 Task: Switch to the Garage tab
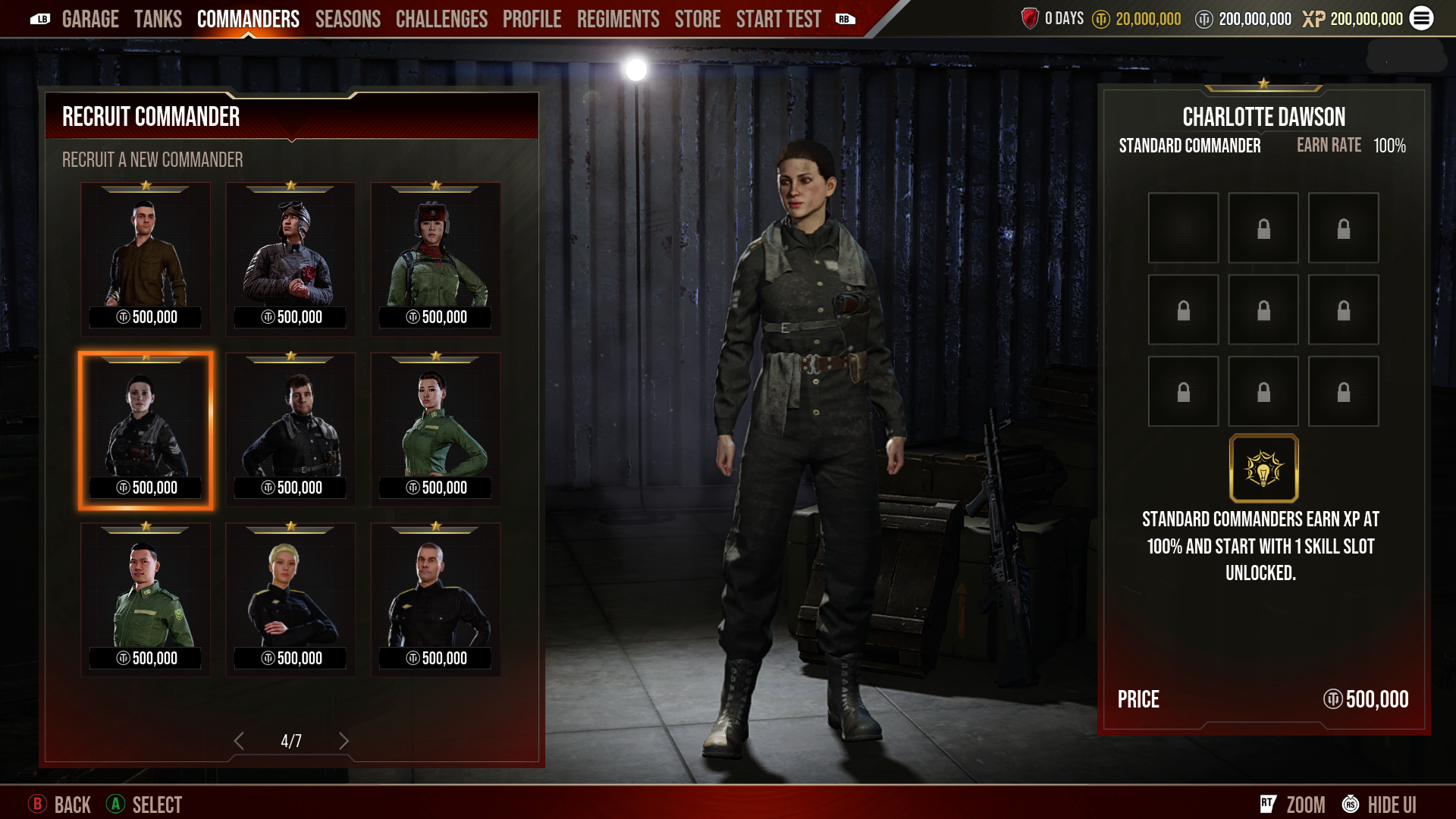[x=91, y=19]
